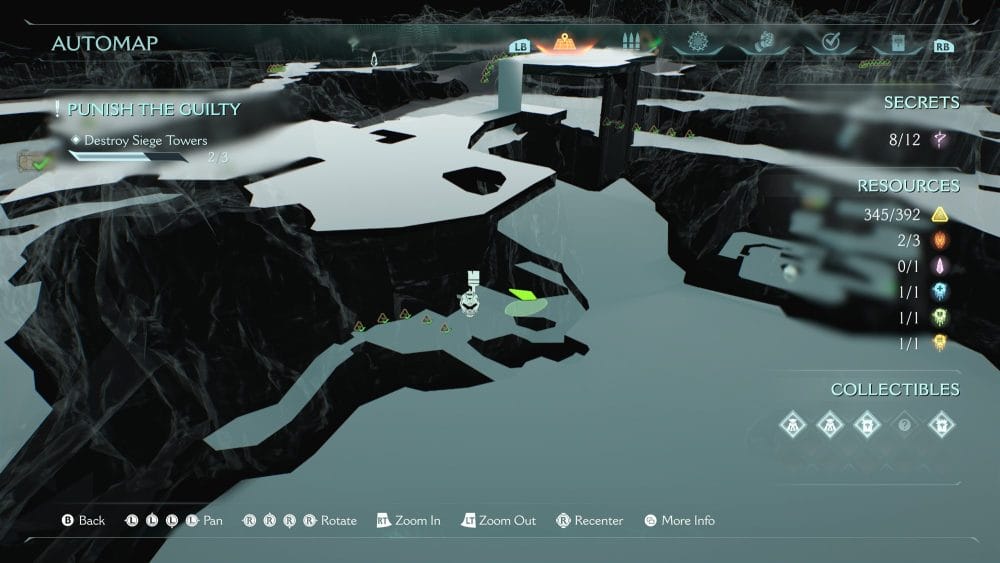Select the green skull resource icon
1000x563 pixels.
[x=939, y=317]
